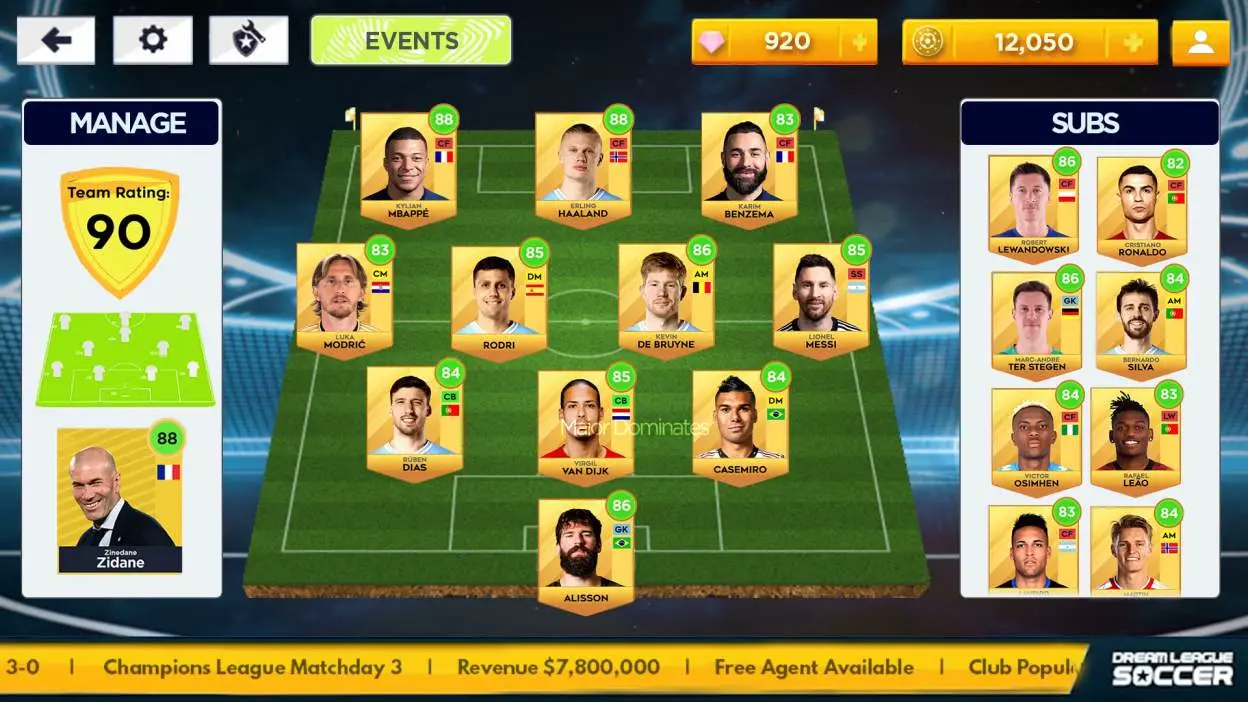Viewport: 1248px width, 702px height.
Task: Click on Messi's player card
Action: (821, 299)
